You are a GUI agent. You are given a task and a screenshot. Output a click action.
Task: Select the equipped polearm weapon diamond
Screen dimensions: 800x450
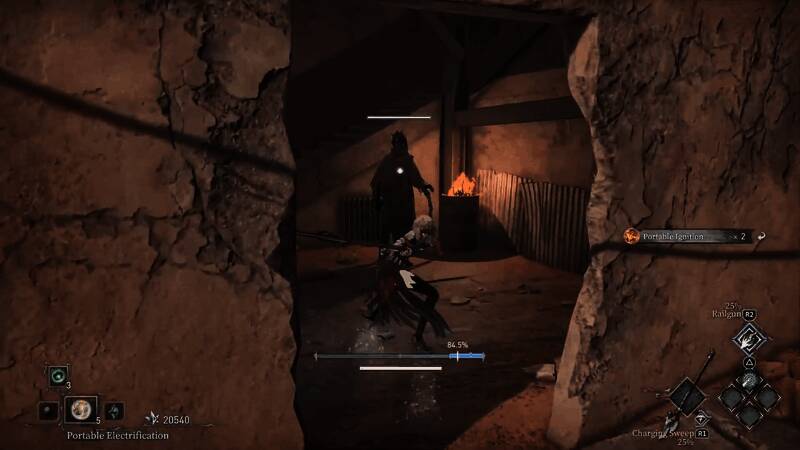click(x=688, y=398)
